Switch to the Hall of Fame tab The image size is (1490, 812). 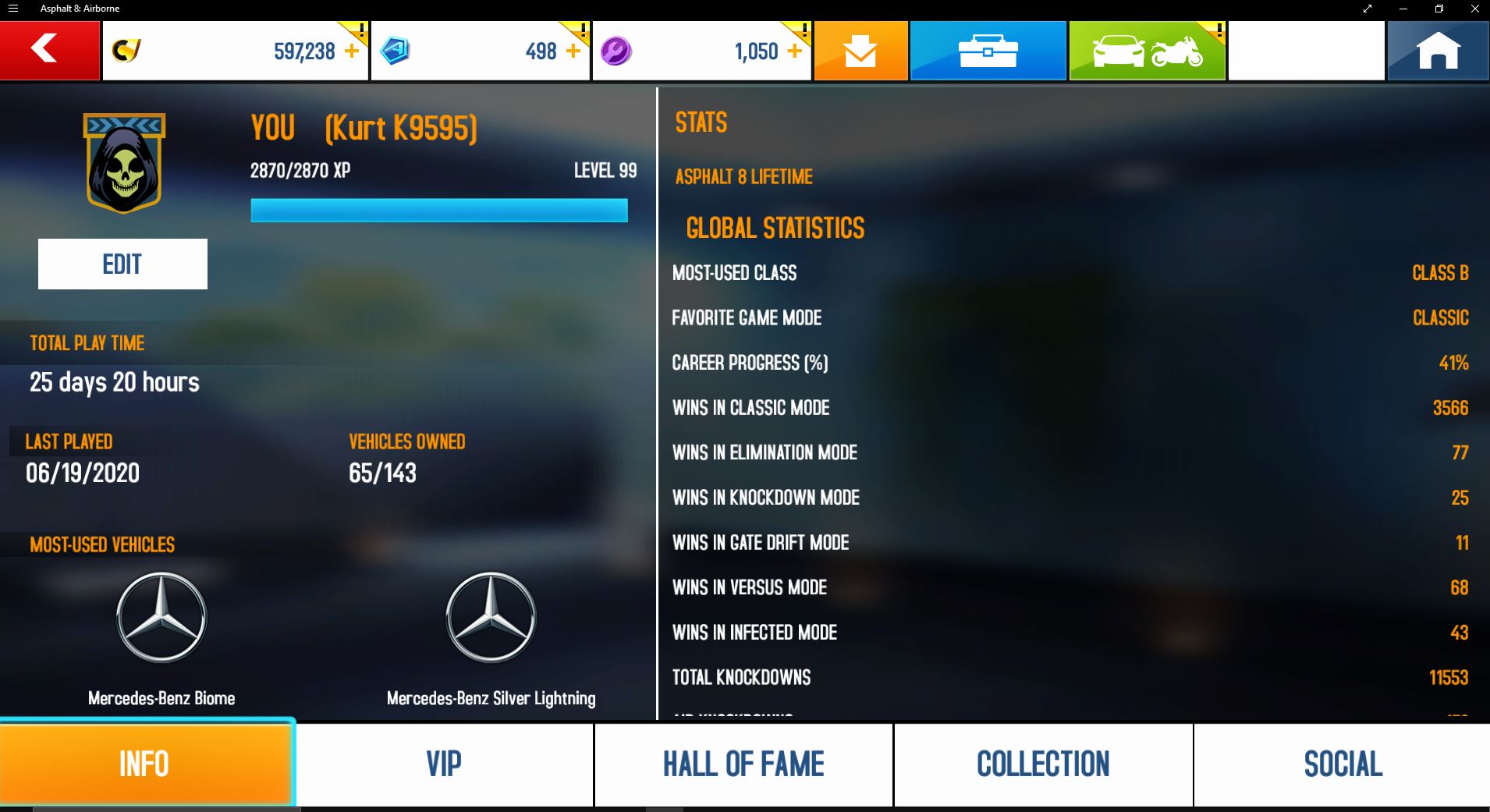coord(743,764)
